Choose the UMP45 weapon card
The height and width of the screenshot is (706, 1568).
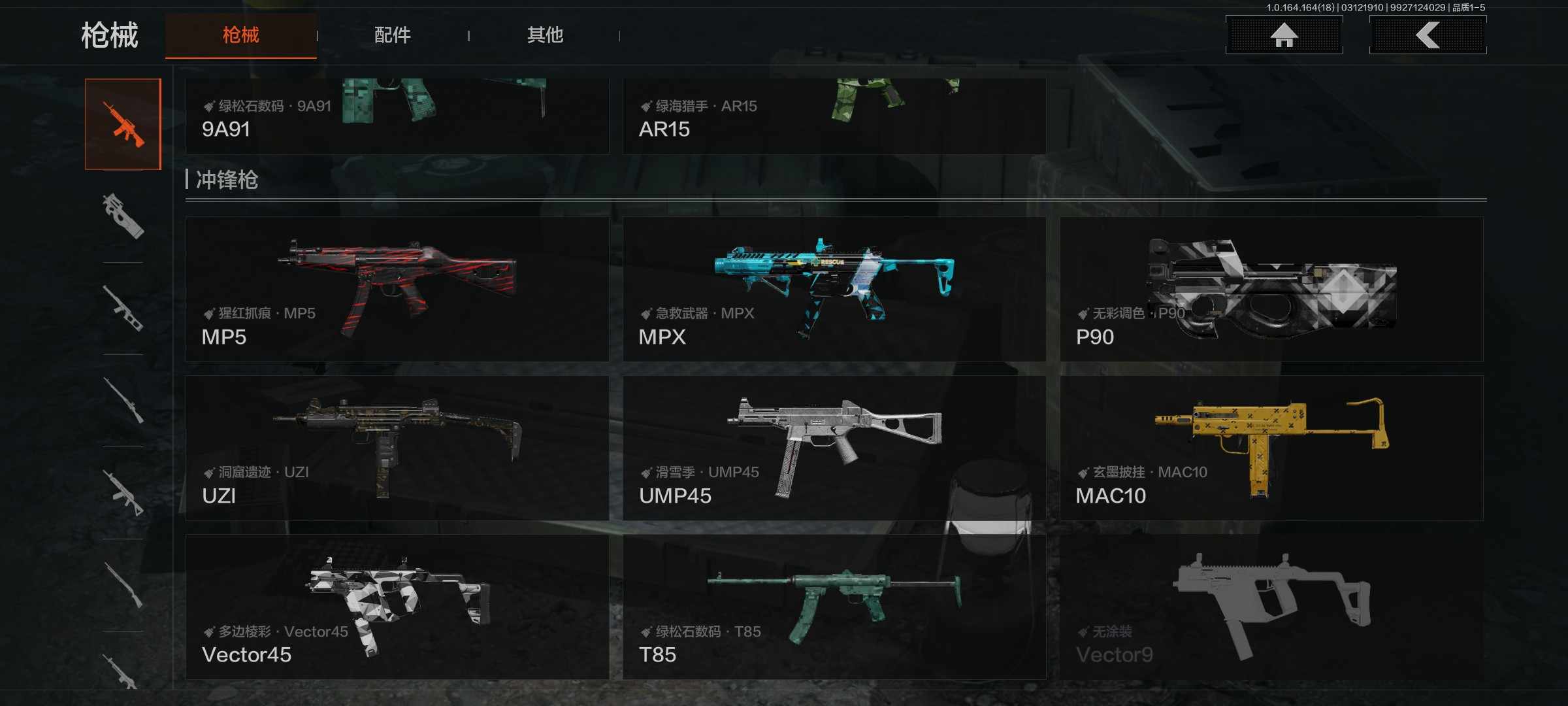click(834, 448)
